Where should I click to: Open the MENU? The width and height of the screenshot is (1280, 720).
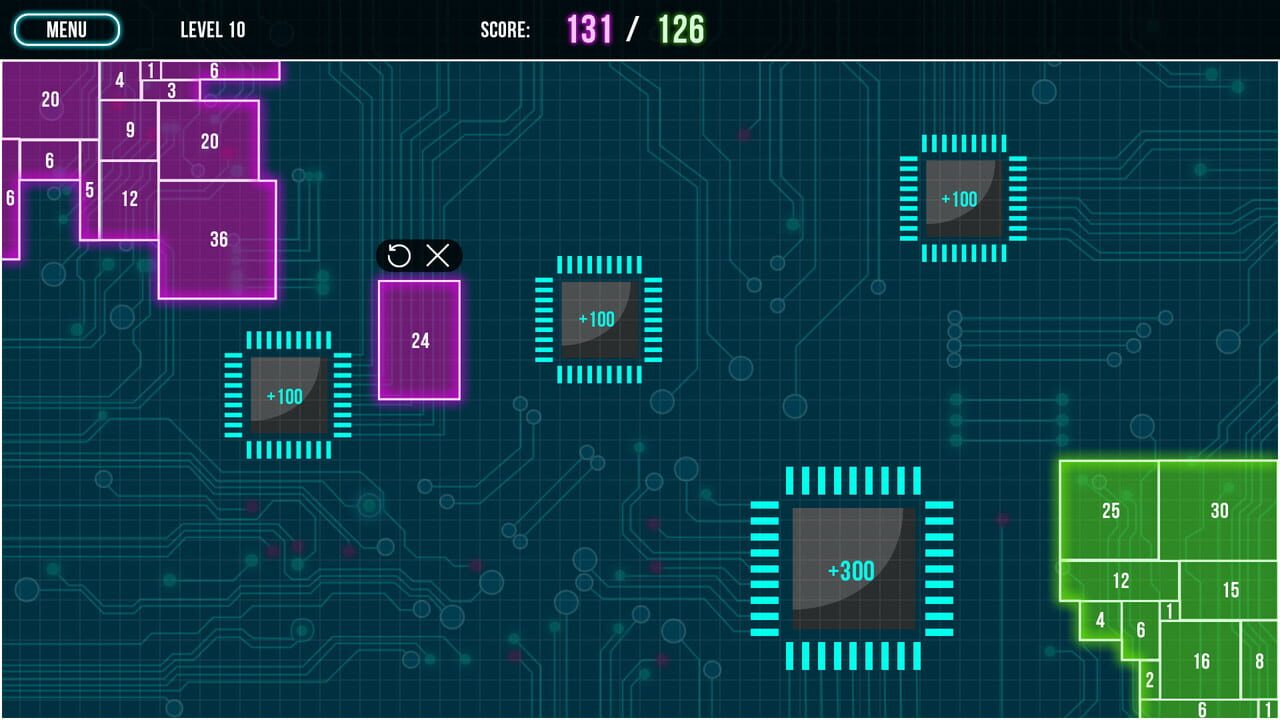click(66, 29)
